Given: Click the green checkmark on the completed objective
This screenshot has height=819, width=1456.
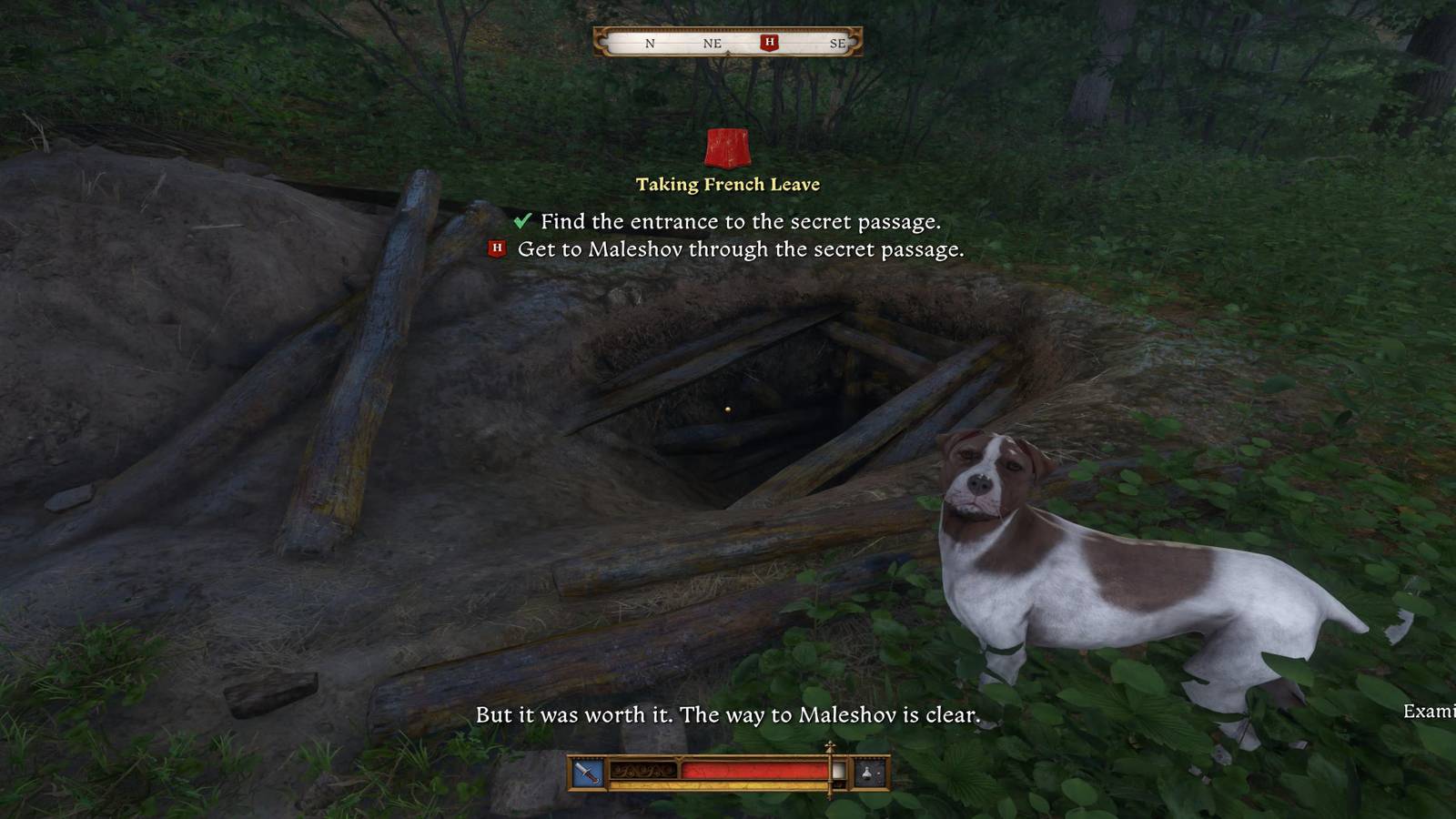Looking at the screenshot, I should (x=521, y=219).
